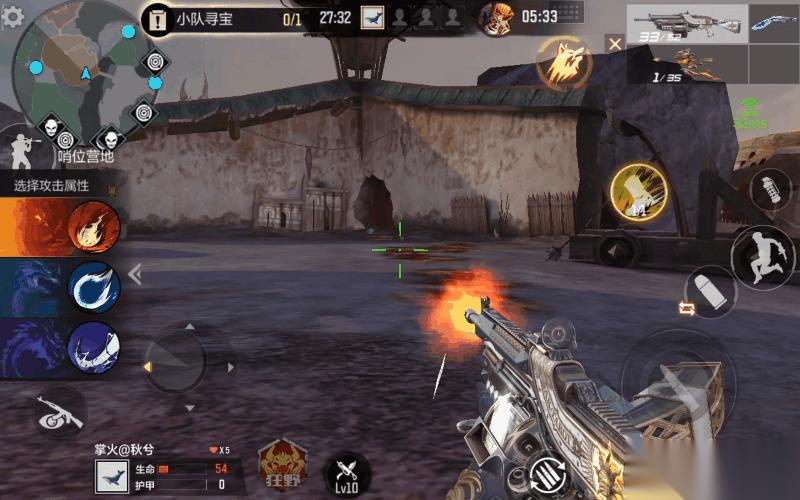Activate the glowing yellow skill button

click(x=637, y=190)
